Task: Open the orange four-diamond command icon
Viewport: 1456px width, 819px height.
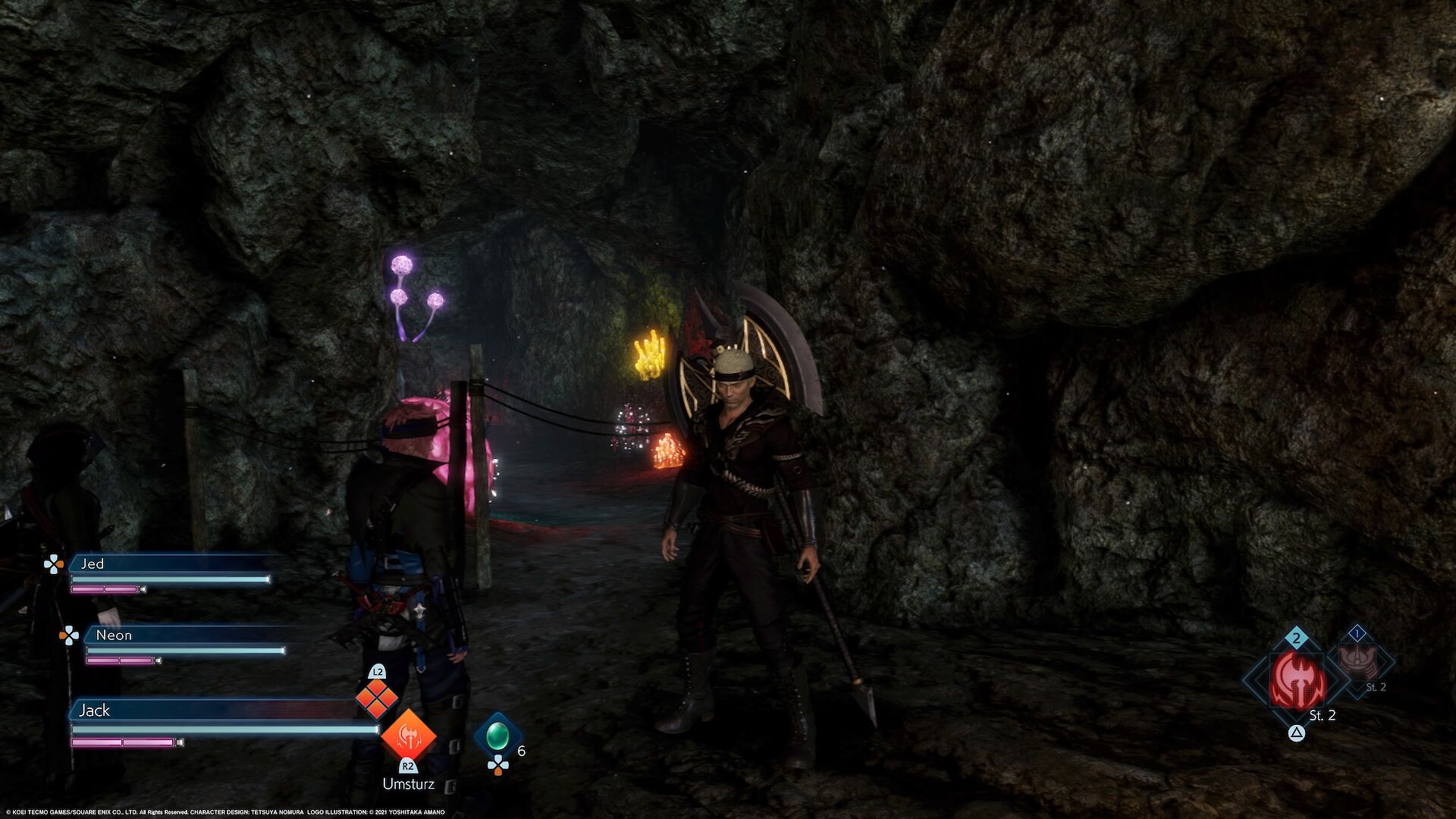Action: click(377, 698)
